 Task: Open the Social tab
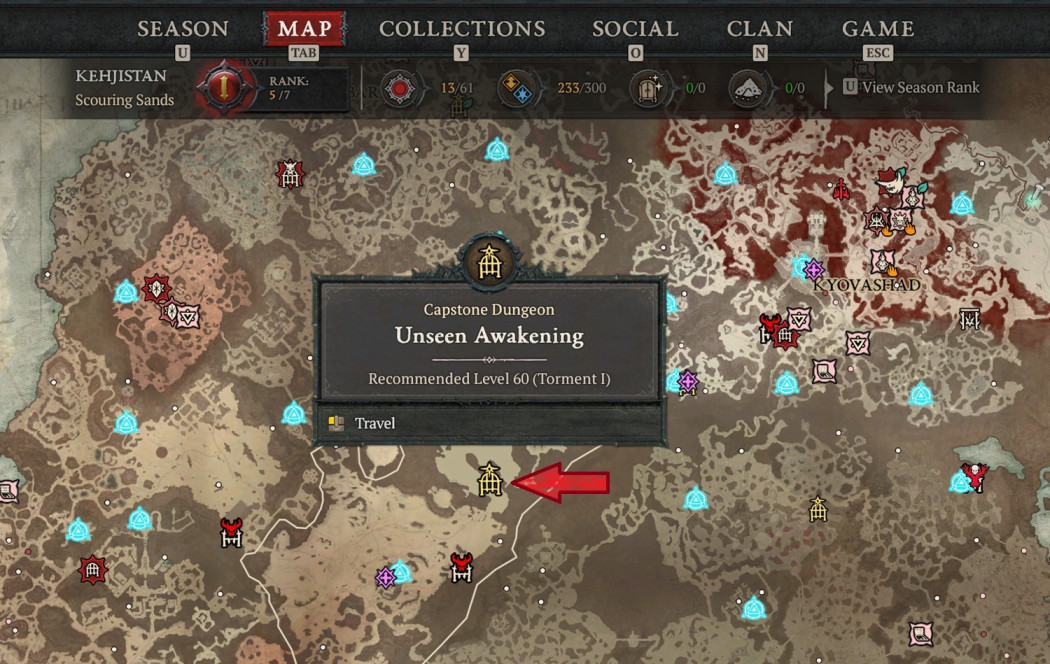click(x=635, y=28)
